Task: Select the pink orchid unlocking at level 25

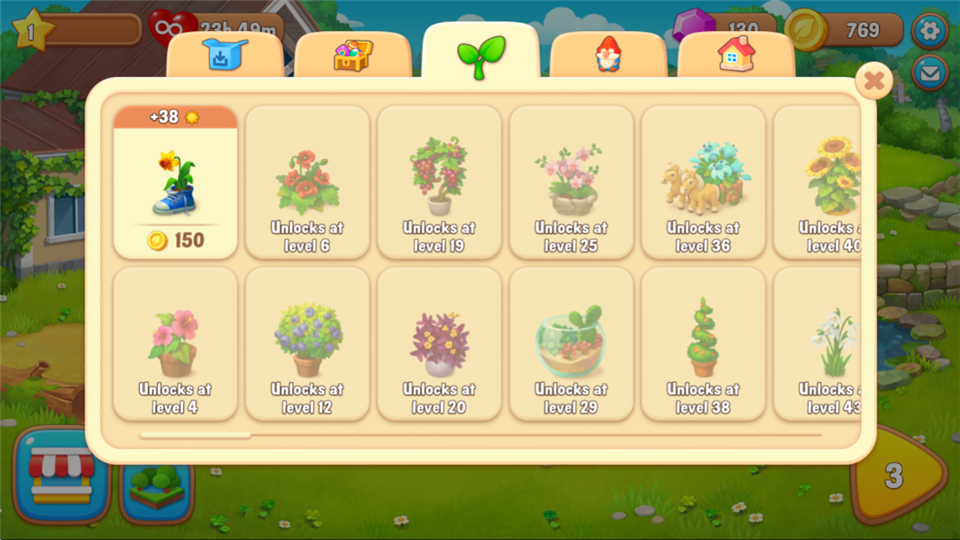Action: 571,183
